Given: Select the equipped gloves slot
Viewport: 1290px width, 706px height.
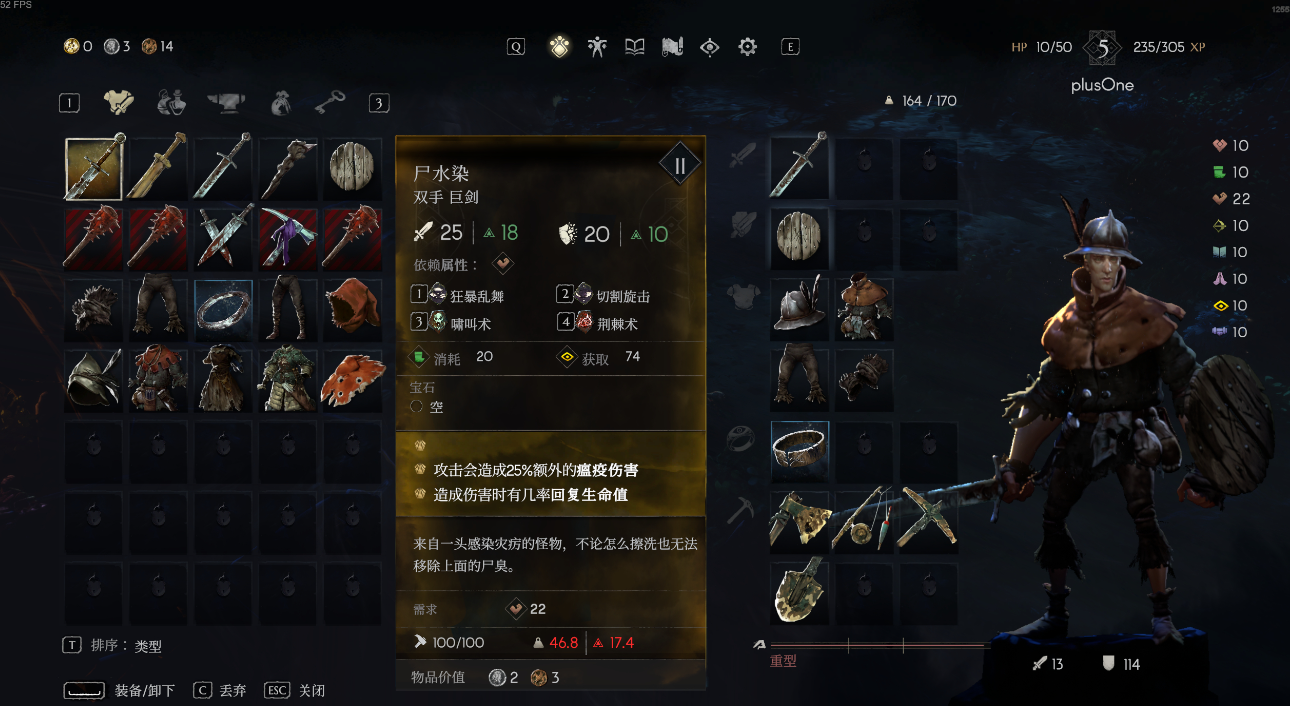Looking at the screenshot, I should [x=863, y=380].
